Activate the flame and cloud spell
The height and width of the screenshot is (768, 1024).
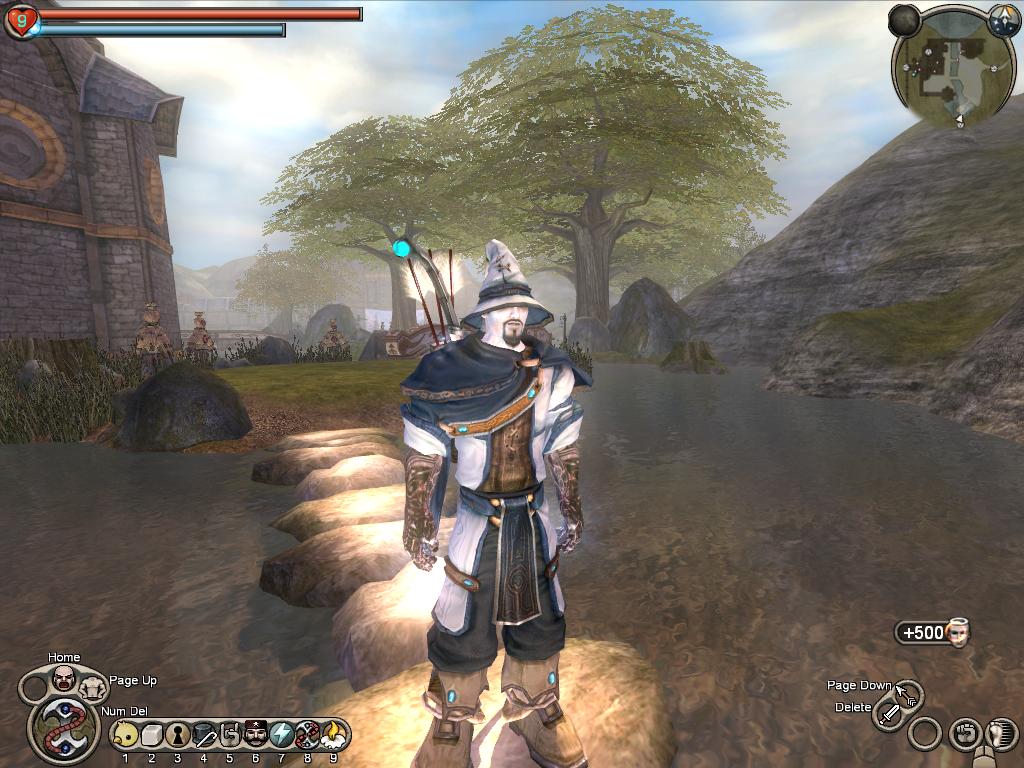click(333, 735)
